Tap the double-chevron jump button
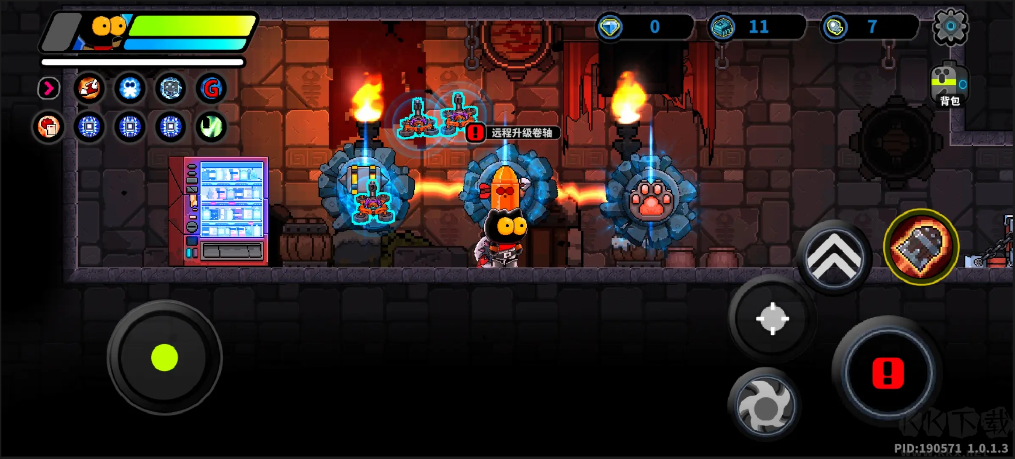 click(834, 255)
